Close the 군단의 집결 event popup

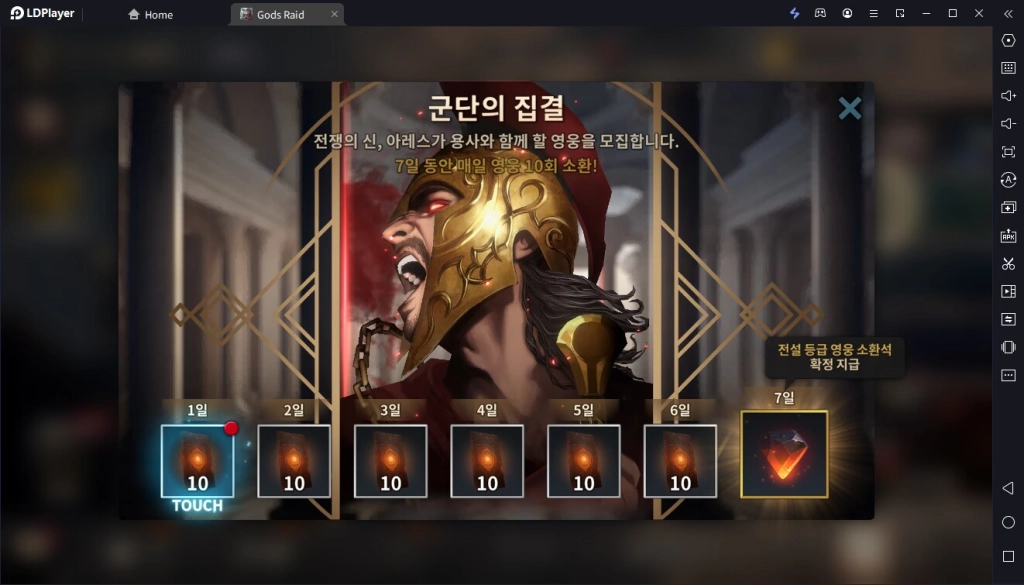pyautogui.click(x=850, y=108)
